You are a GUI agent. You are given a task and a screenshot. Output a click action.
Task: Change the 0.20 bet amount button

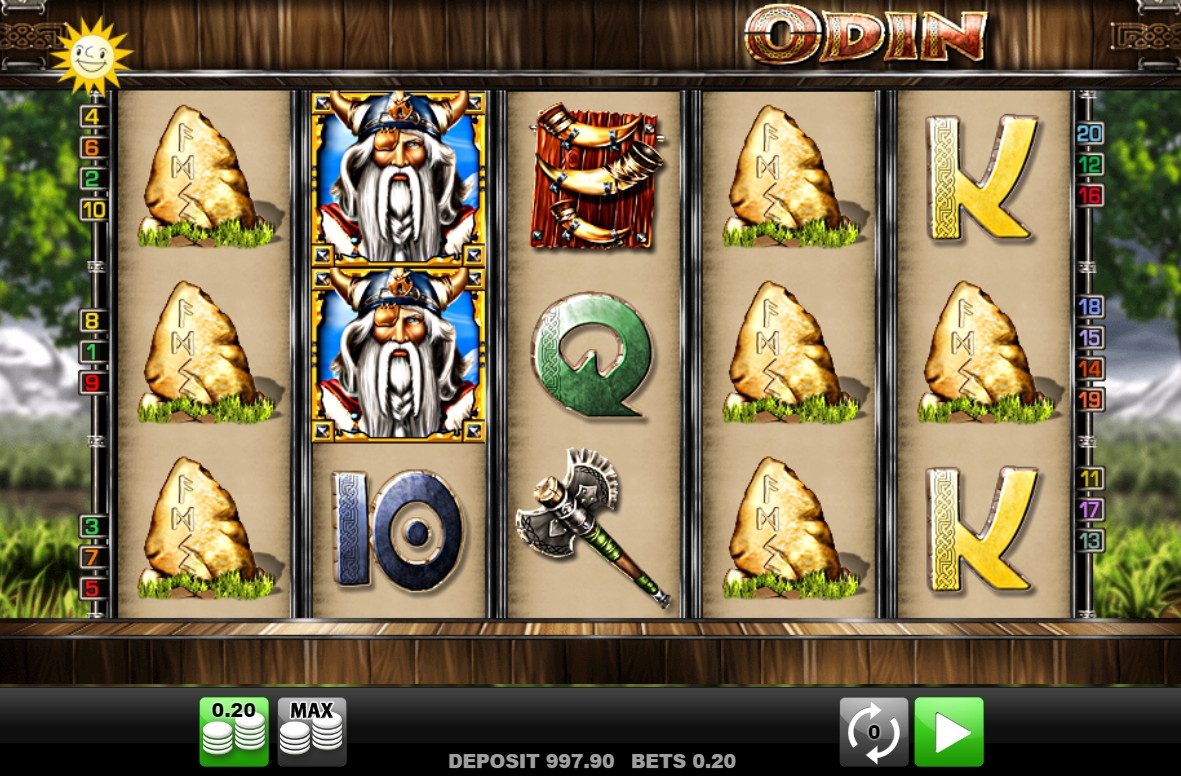pos(234,731)
